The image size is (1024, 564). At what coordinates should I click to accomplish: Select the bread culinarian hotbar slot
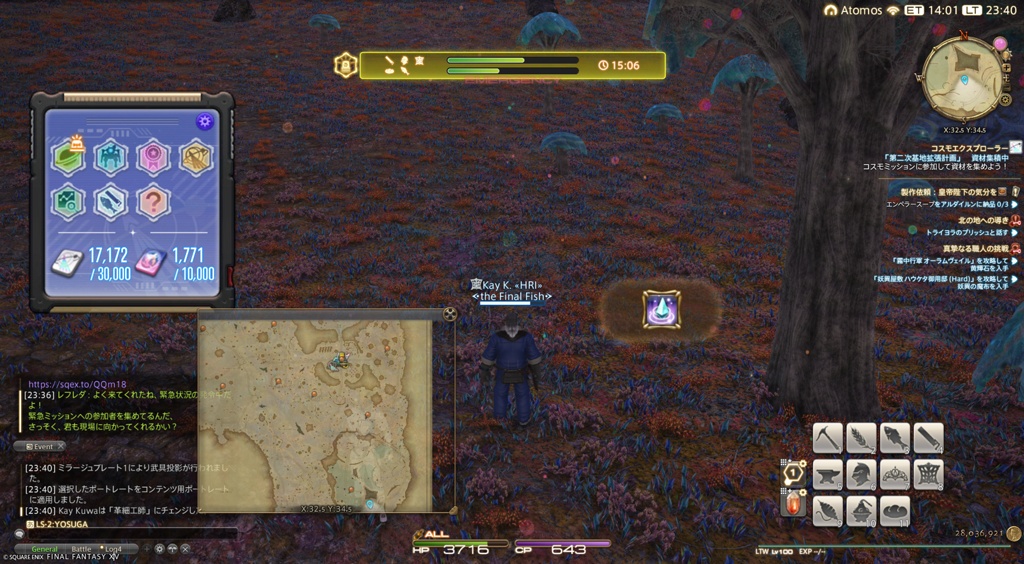coord(895,510)
